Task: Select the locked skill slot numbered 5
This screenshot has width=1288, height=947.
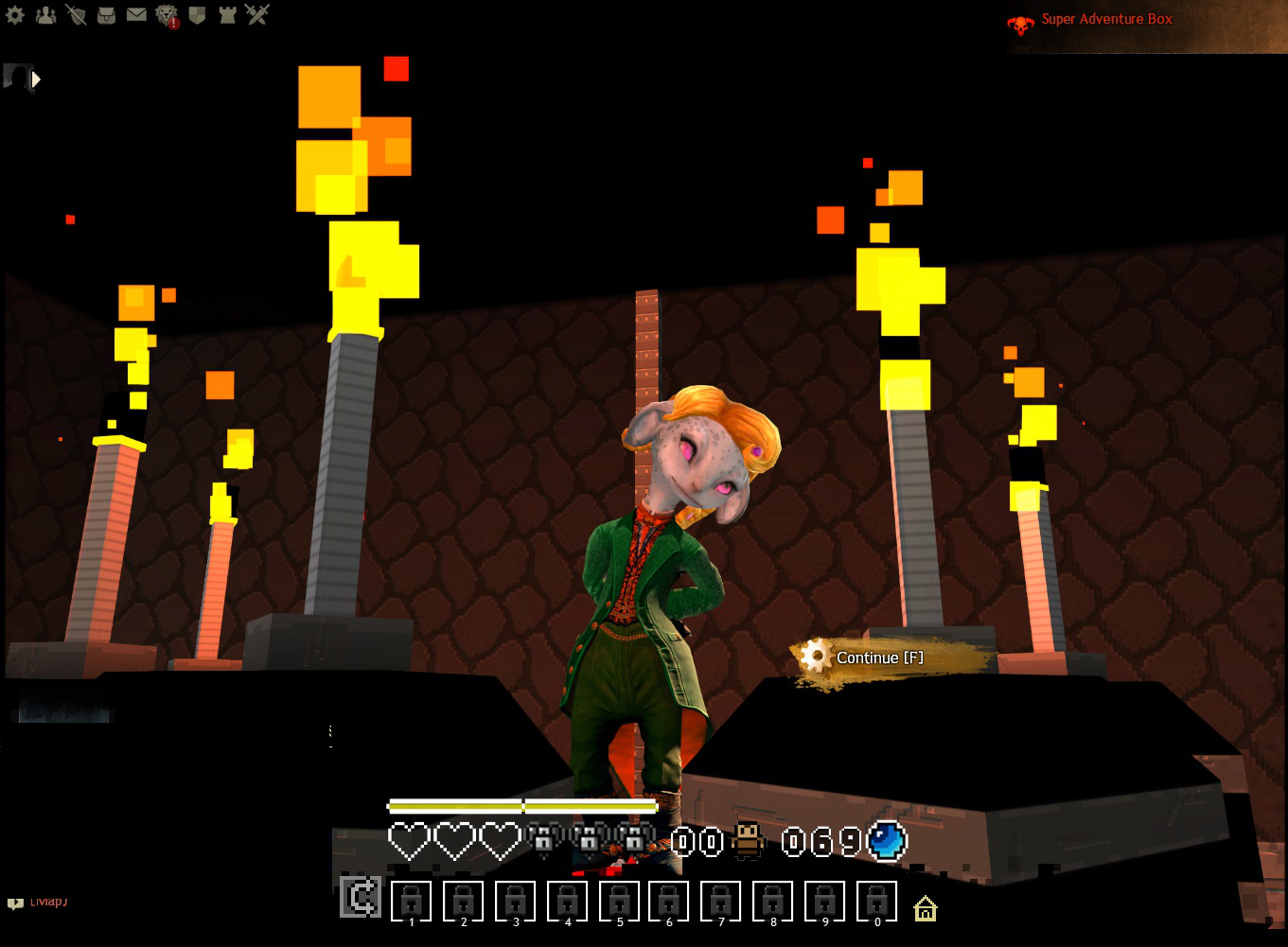Action: pos(619,902)
